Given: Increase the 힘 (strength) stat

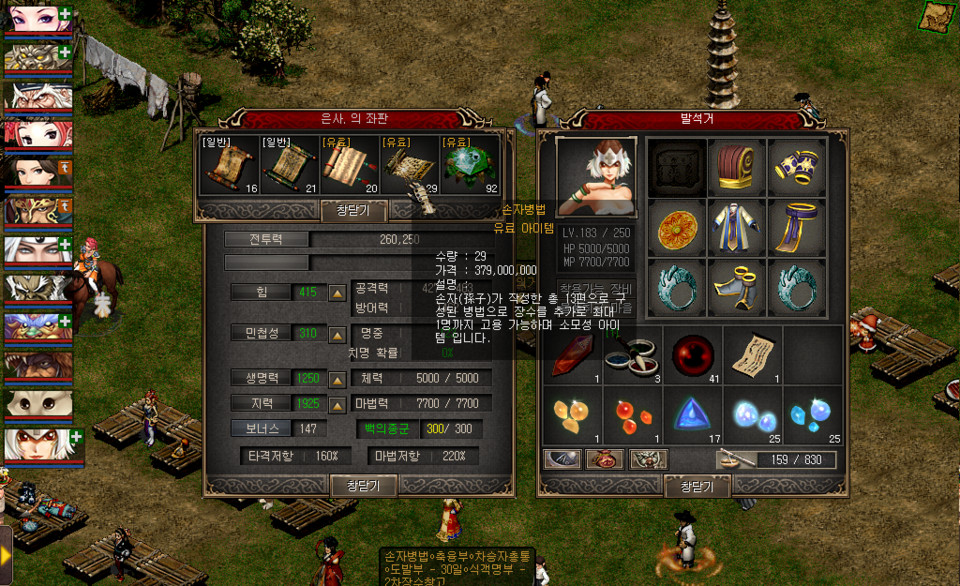Looking at the screenshot, I should coord(338,292).
